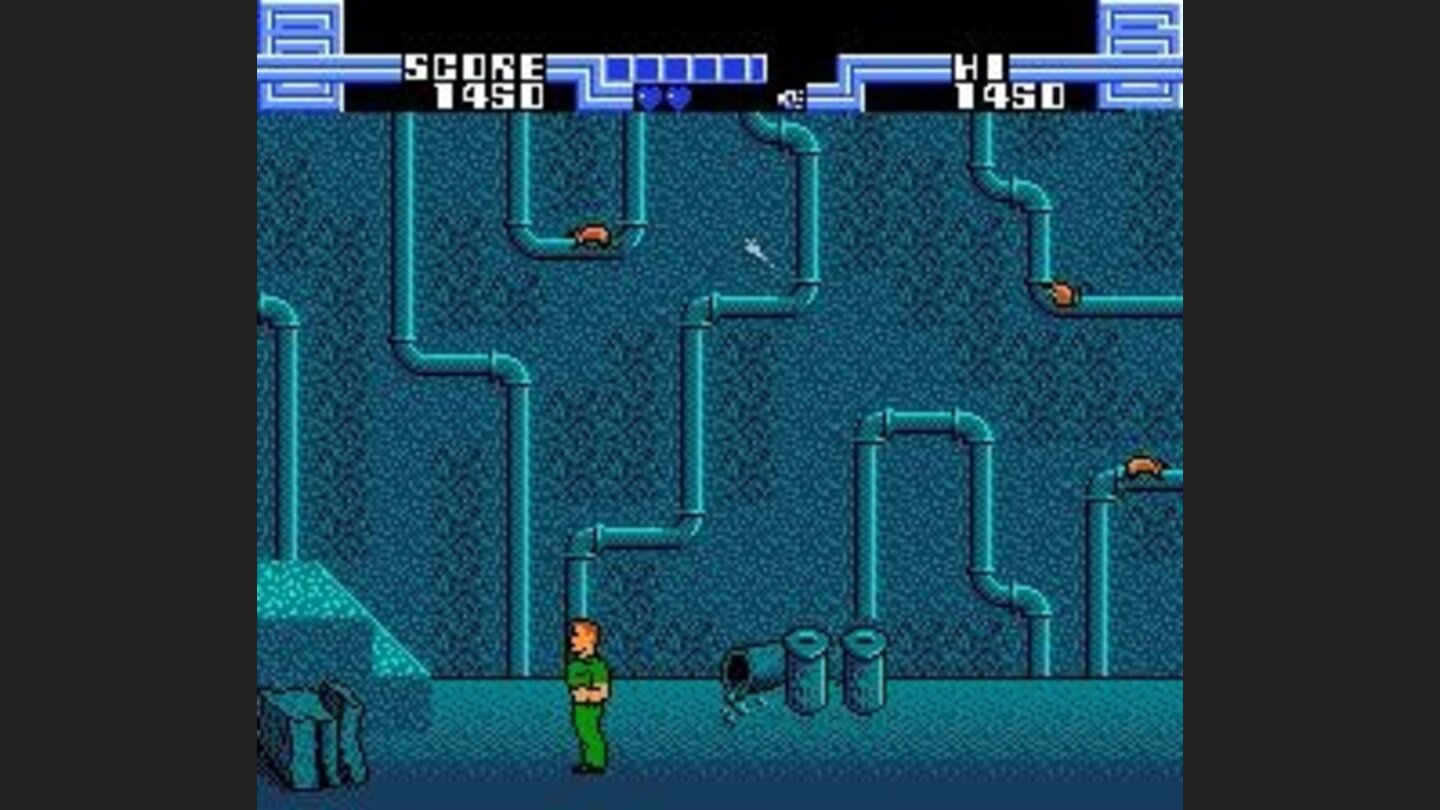Click the thrown dart flying through the air
This screenshot has height=810, width=1440.
(x=756, y=251)
